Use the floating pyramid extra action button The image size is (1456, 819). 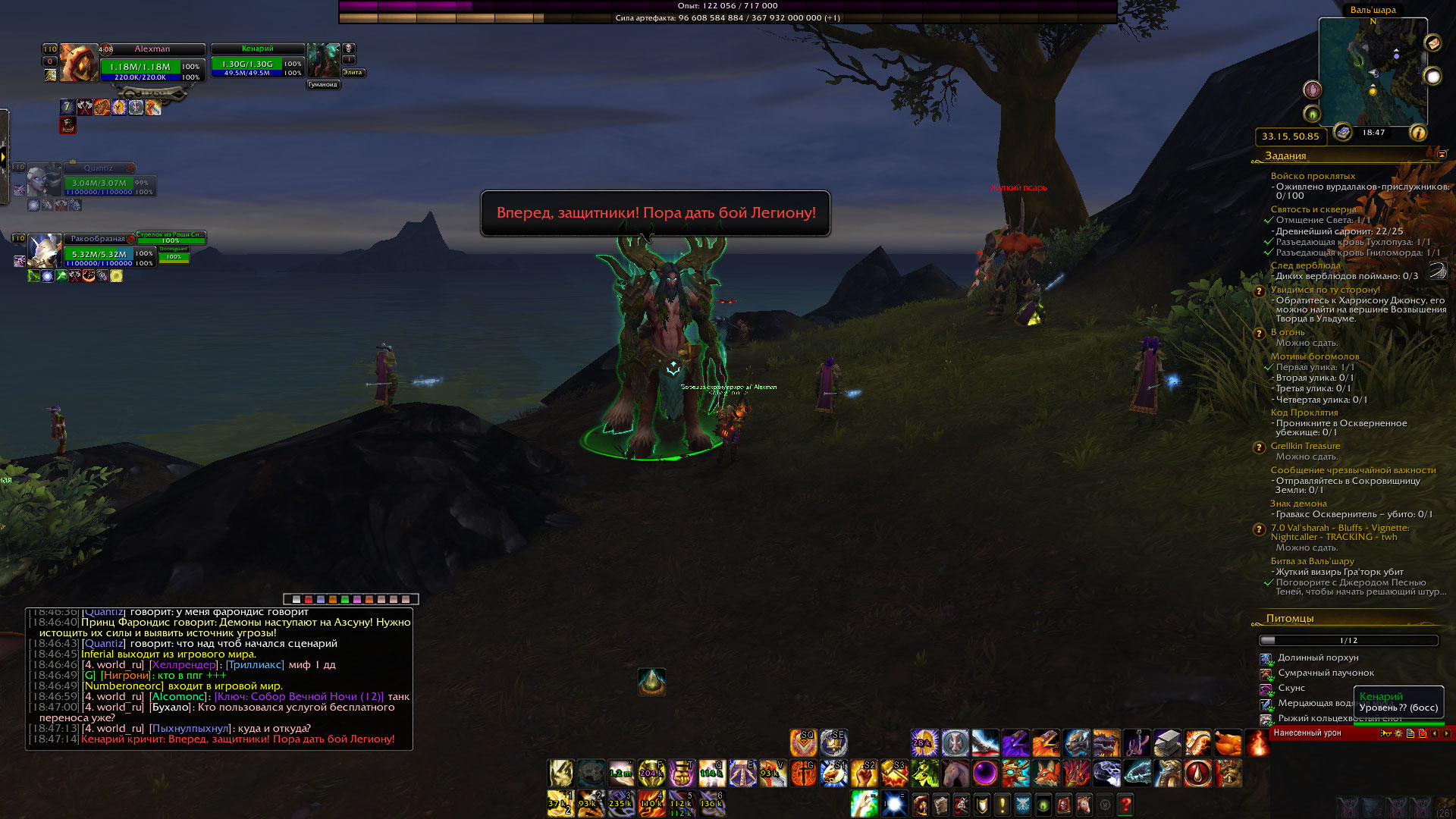pos(651,682)
